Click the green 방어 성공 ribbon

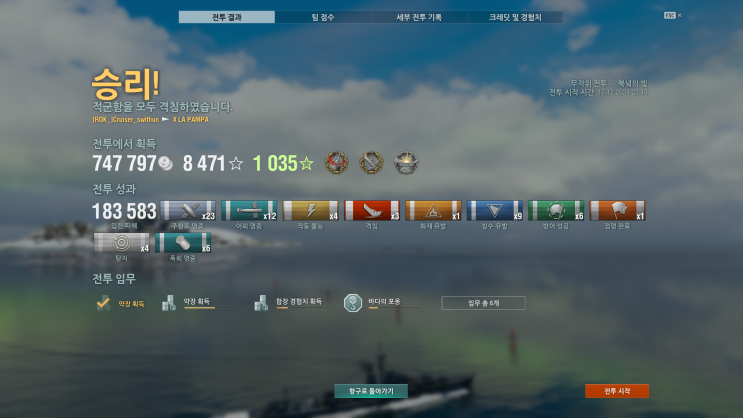point(556,210)
